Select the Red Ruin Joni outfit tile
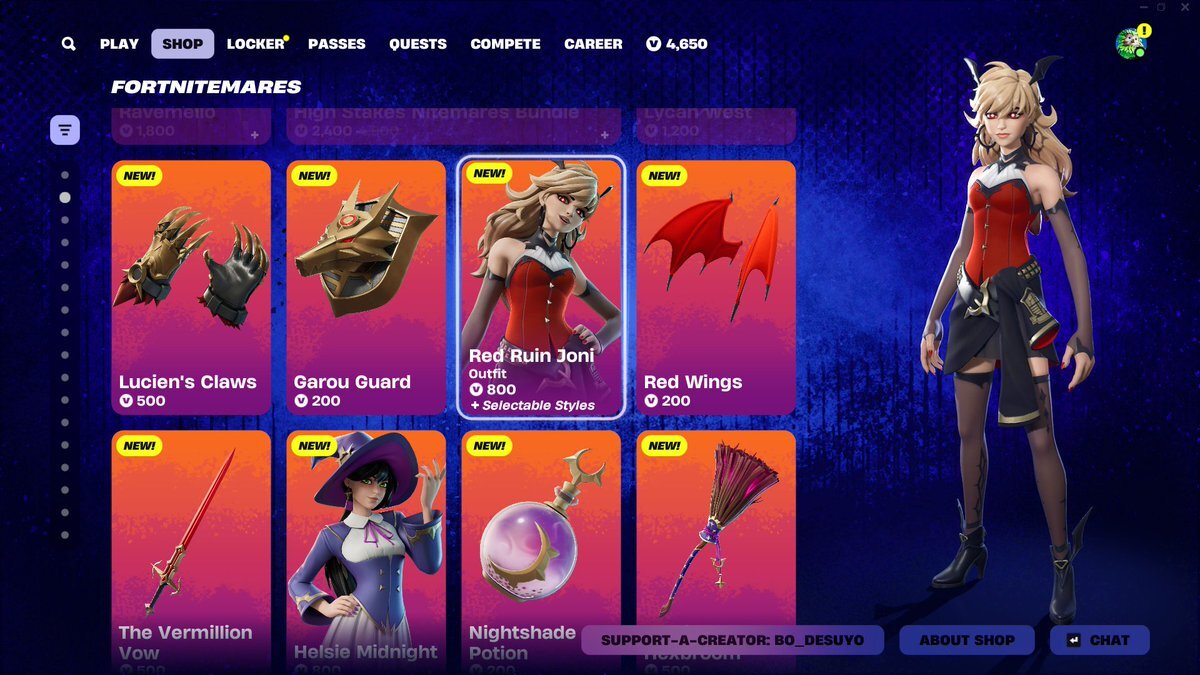Viewport: 1200px width, 675px height. 541,287
